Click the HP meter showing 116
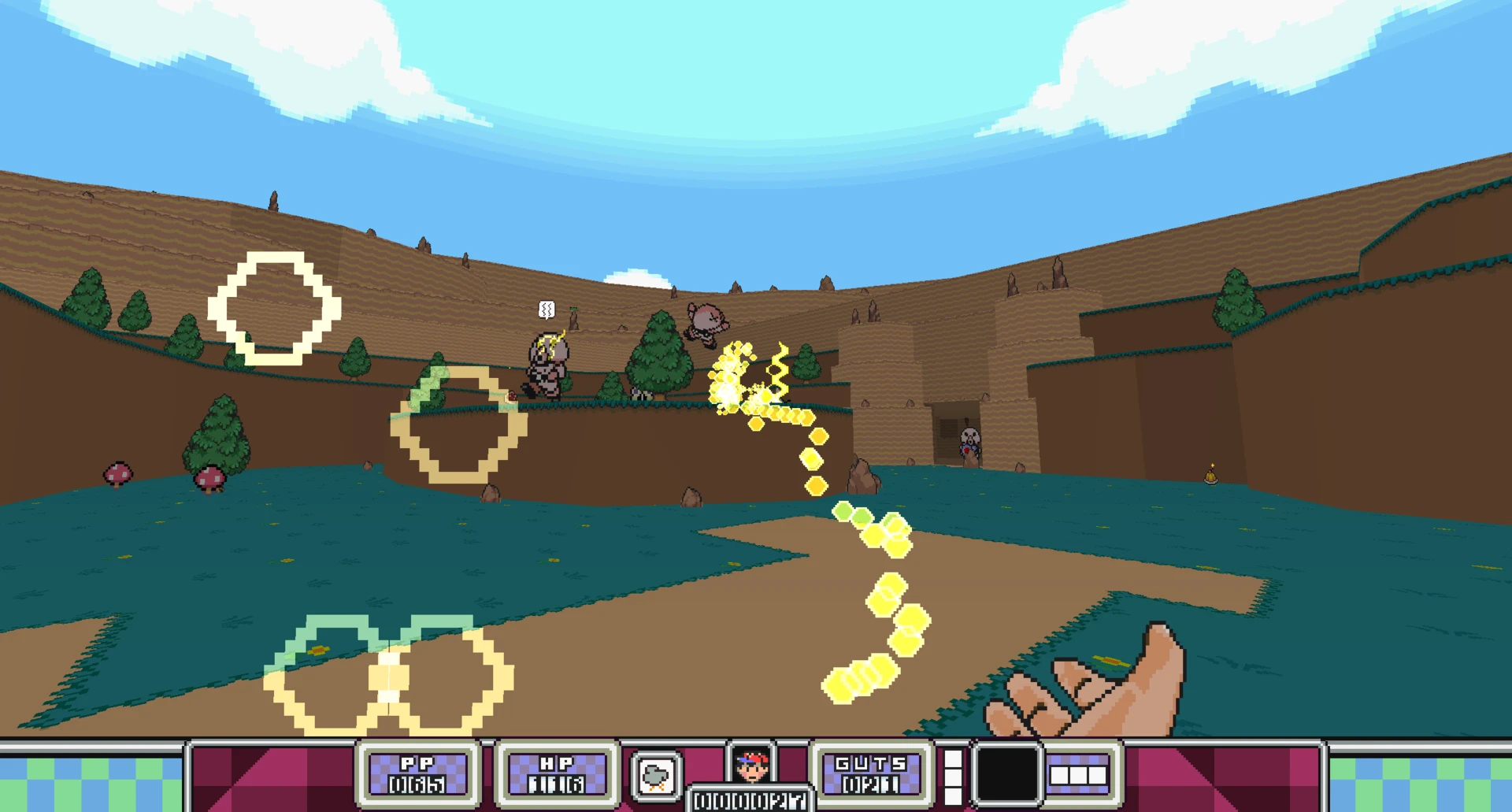Image resolution: width=1512 pixels, height=812 pixels. pyautogui.click(x=556, y=775)
